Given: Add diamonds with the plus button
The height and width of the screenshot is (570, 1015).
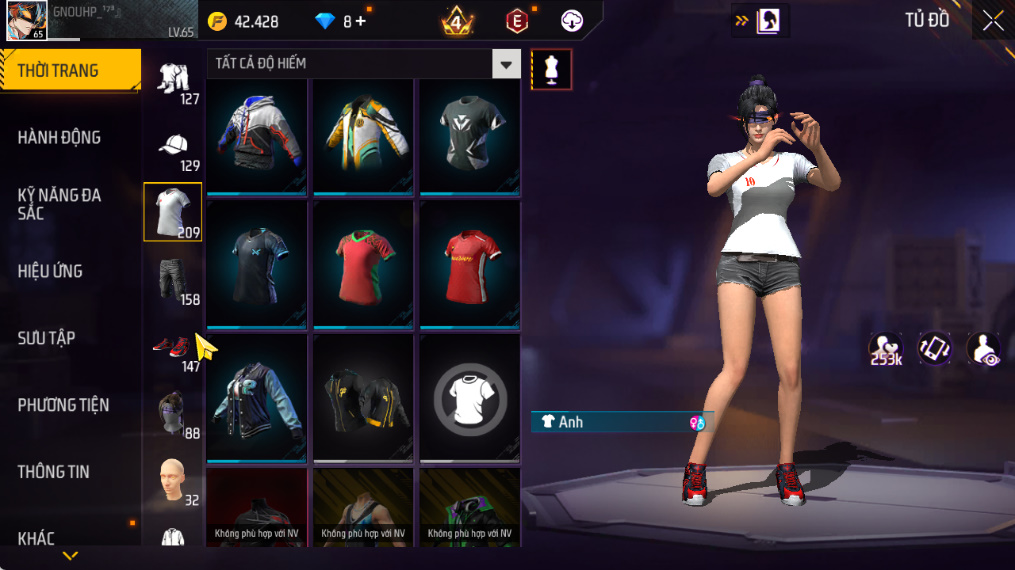Looking at the screenshot, I should 361,21.
